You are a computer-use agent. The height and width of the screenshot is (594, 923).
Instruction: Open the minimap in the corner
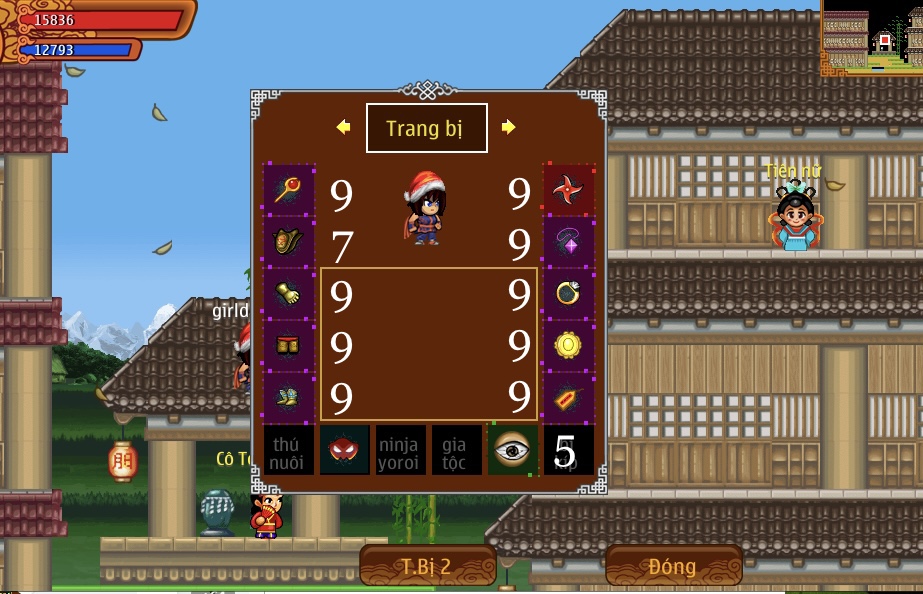pos(872,37)
